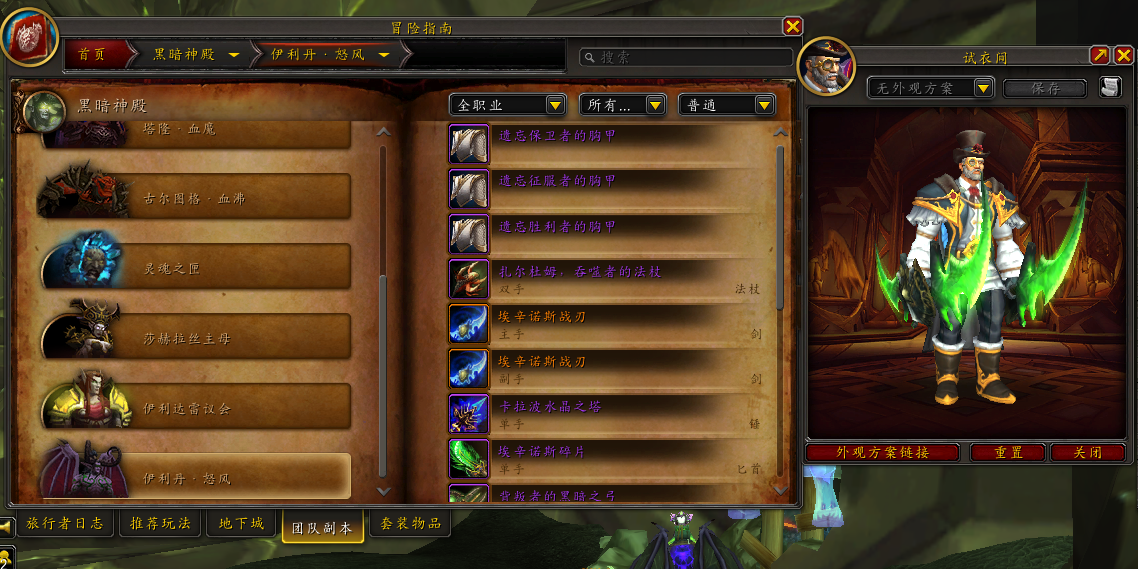
Task: Focus the 搜索 search box
Action: pos(690,58)
